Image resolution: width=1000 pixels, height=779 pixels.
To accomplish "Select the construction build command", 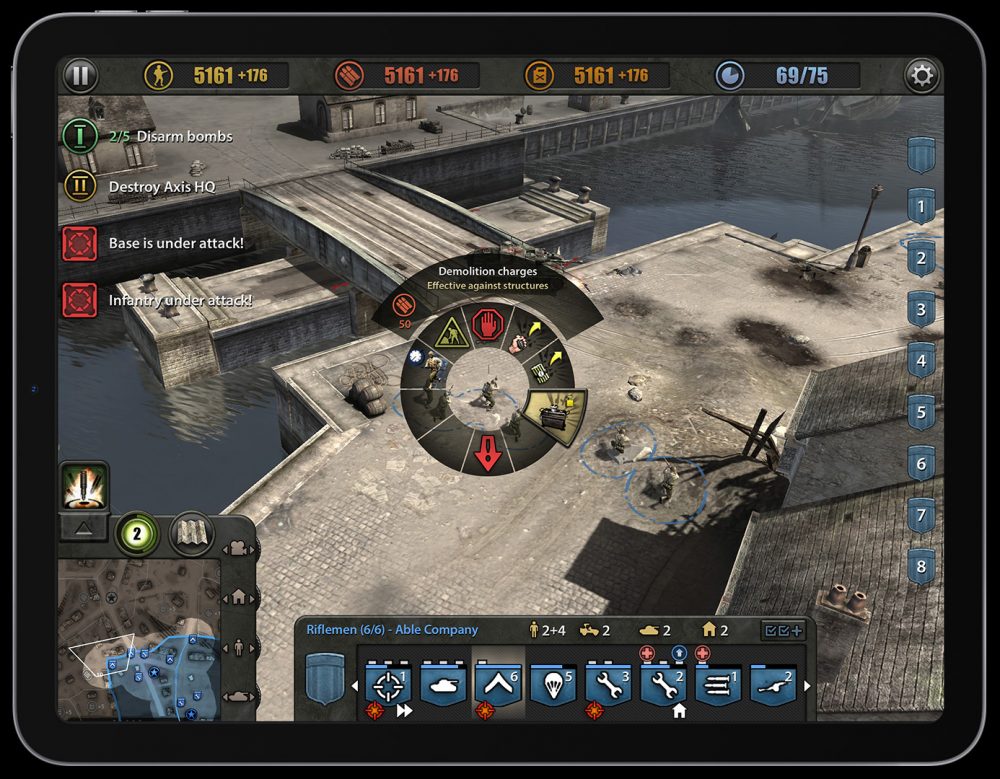I will point(450,333).
